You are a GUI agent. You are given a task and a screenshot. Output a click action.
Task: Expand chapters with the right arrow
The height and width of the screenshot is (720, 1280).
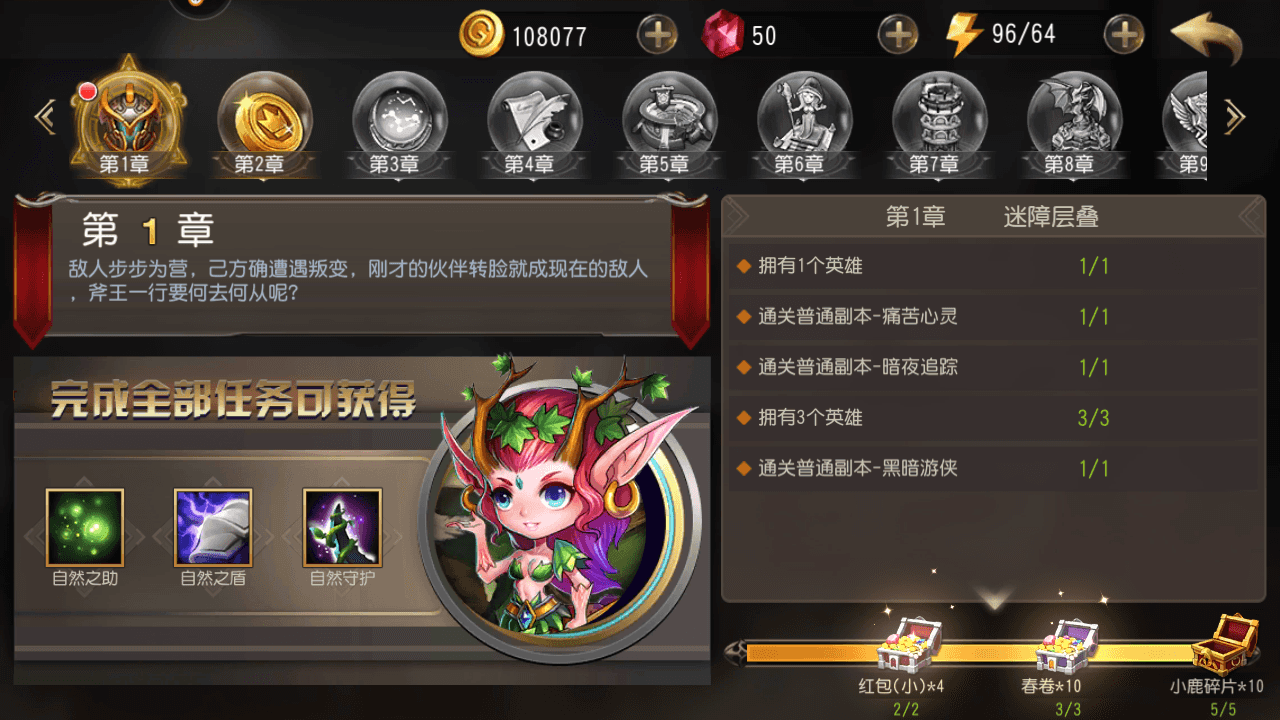1237,115
